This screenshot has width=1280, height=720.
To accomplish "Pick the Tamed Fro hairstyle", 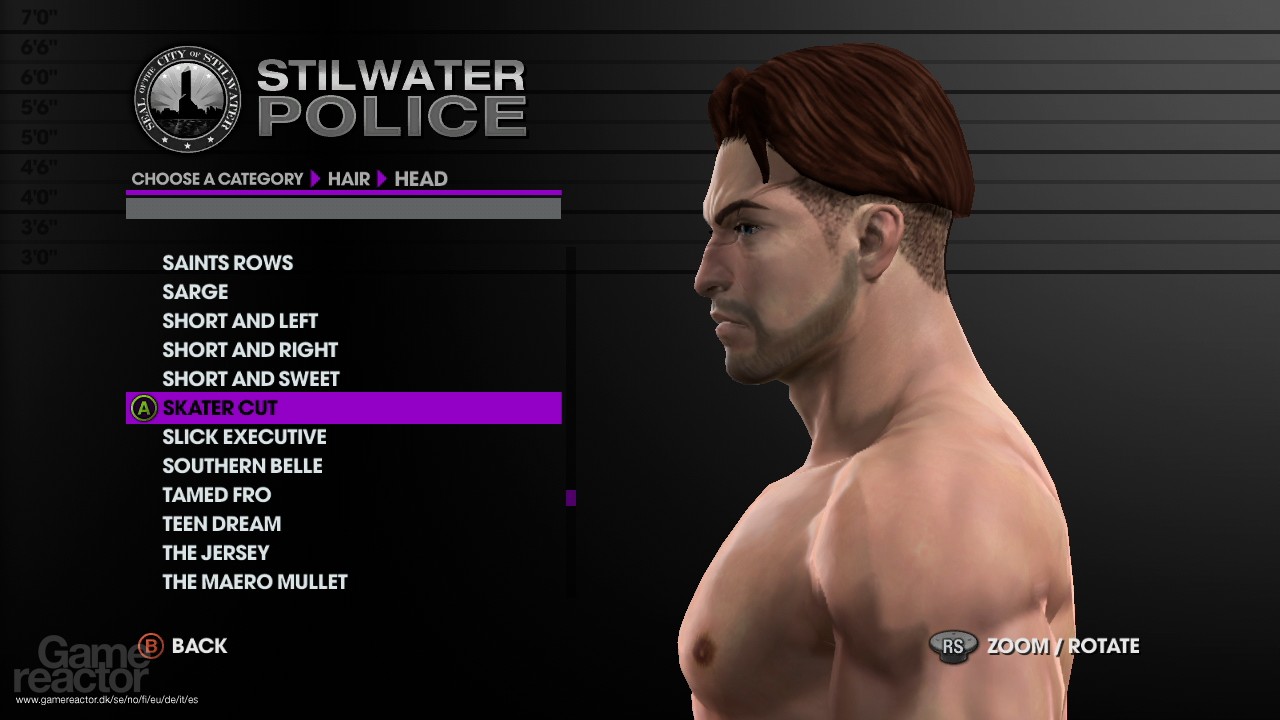I will point(216,495).
